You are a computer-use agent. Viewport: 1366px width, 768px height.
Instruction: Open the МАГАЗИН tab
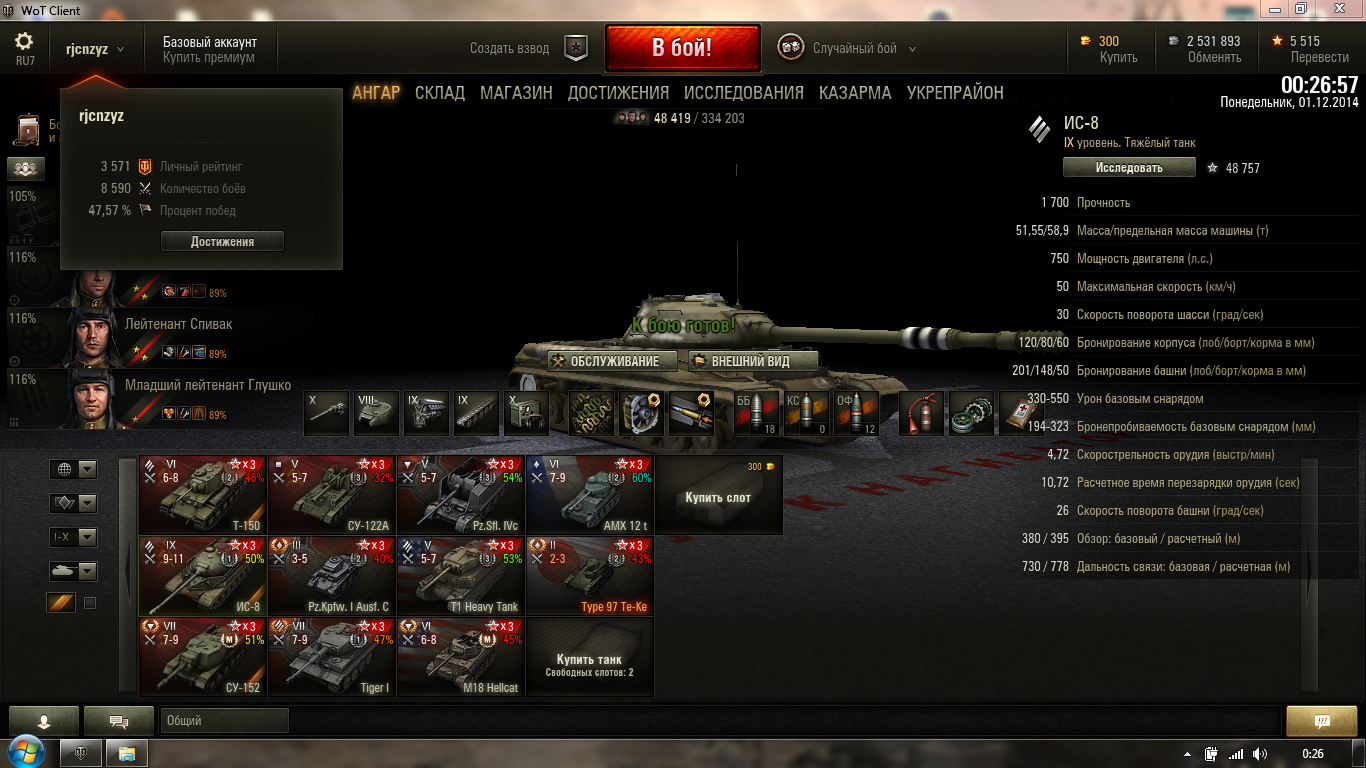[516, 93]
